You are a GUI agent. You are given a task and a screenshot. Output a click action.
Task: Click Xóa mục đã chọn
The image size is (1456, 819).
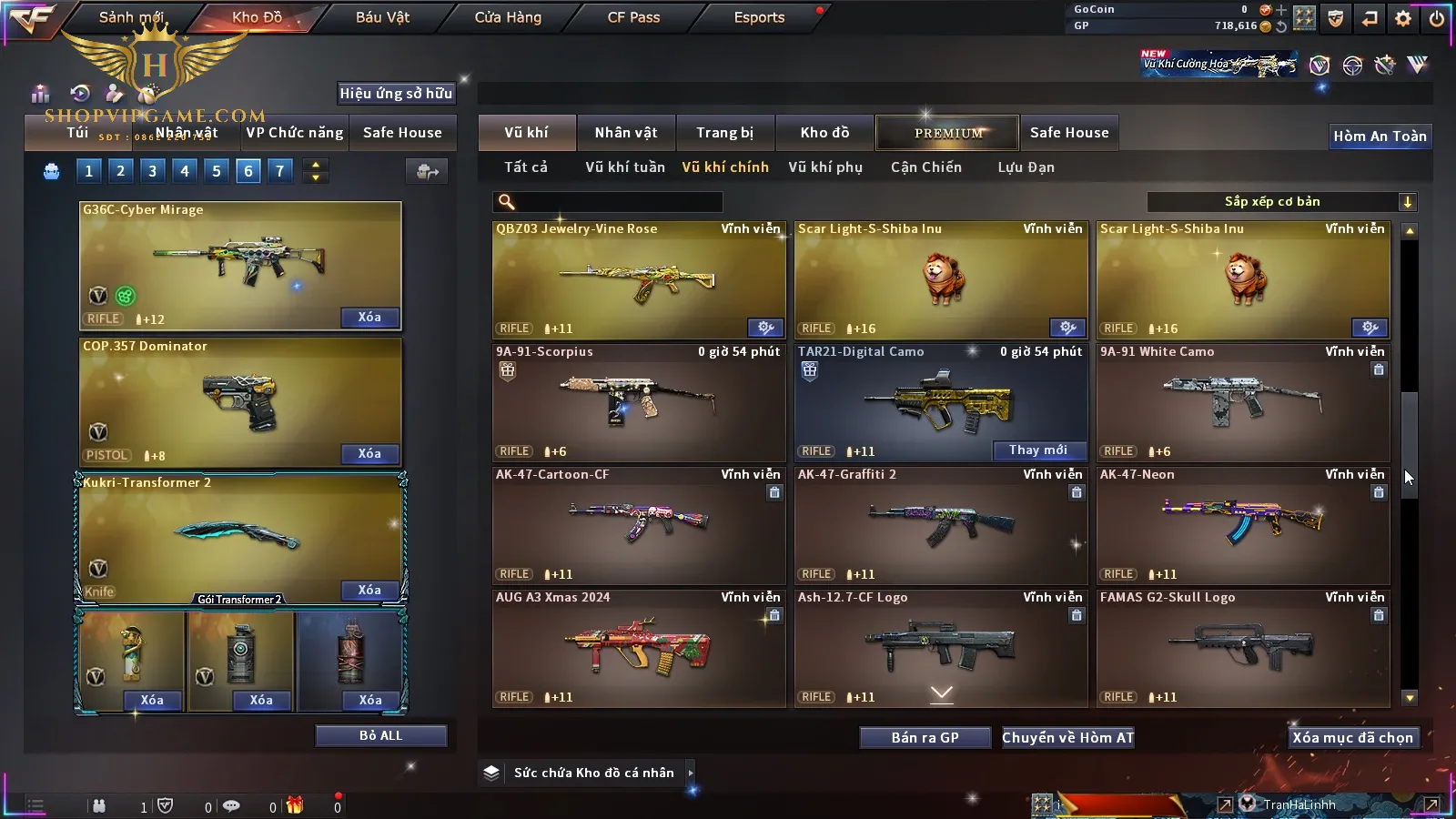point(1352,738)
